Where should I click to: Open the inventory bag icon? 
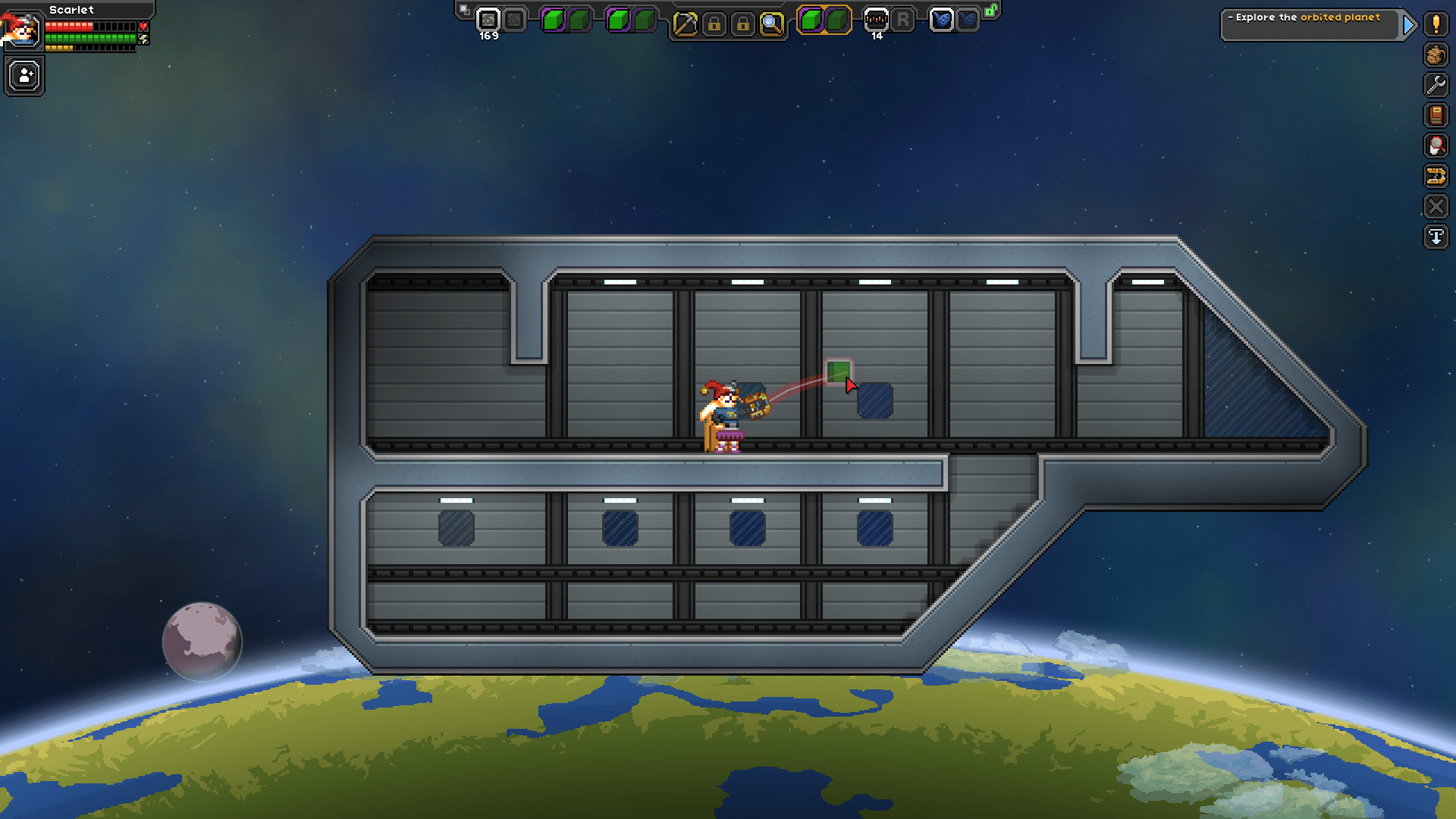1437,55
